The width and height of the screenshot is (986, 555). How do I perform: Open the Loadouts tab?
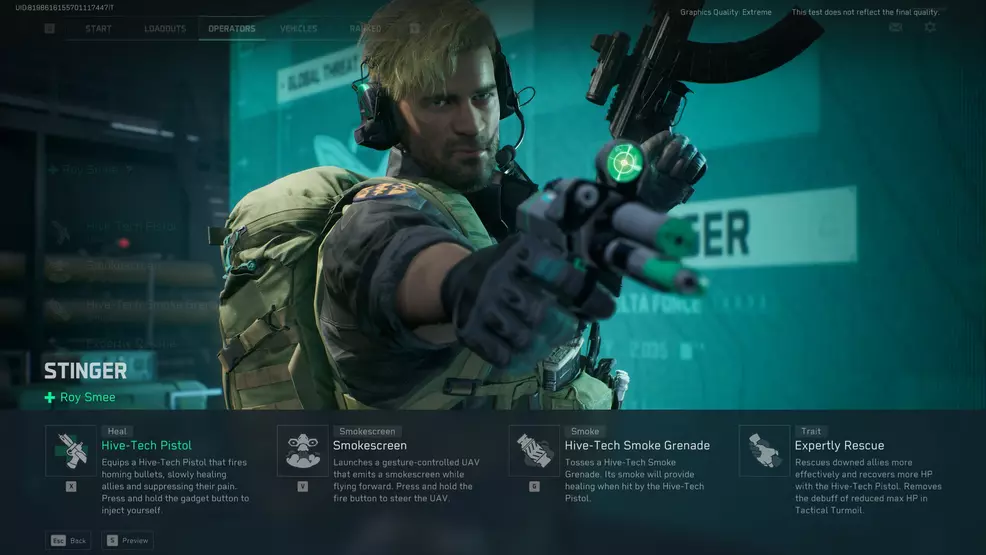pos(164,28)
